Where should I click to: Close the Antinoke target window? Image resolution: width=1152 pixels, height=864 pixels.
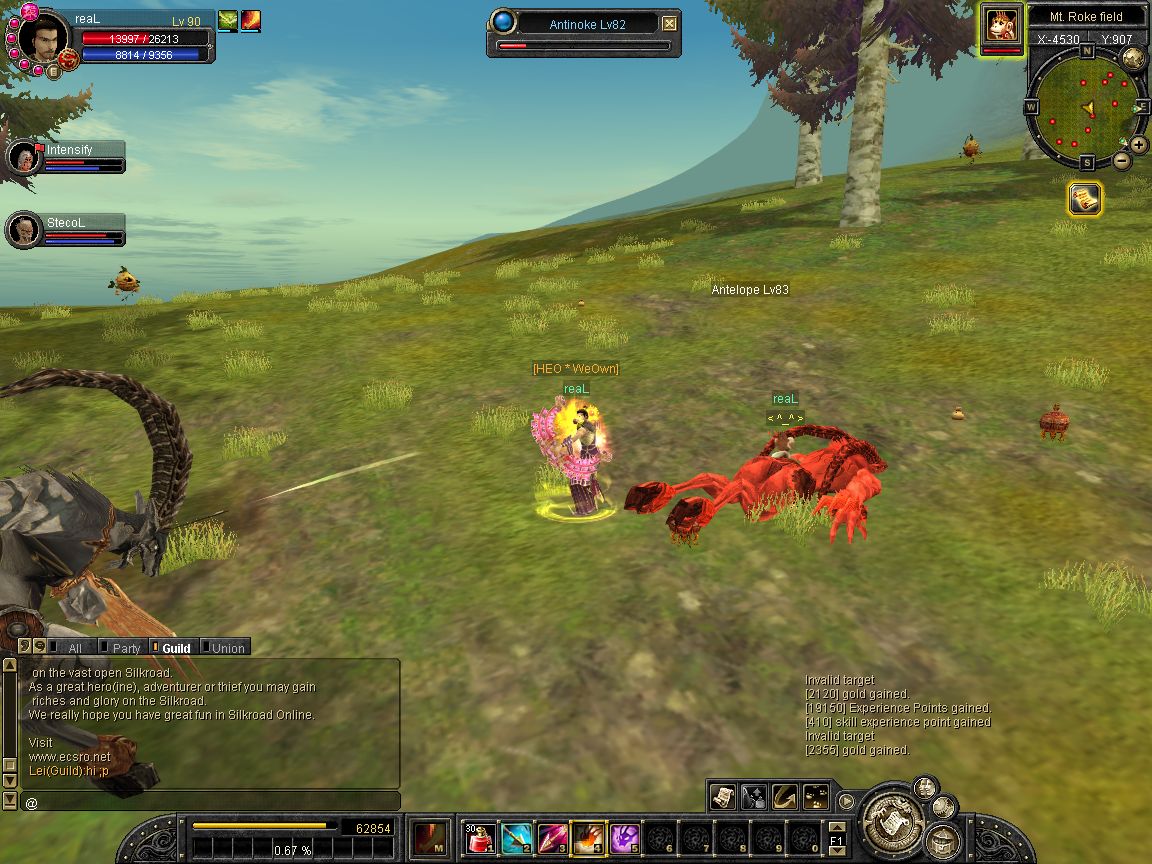(670, 24)
